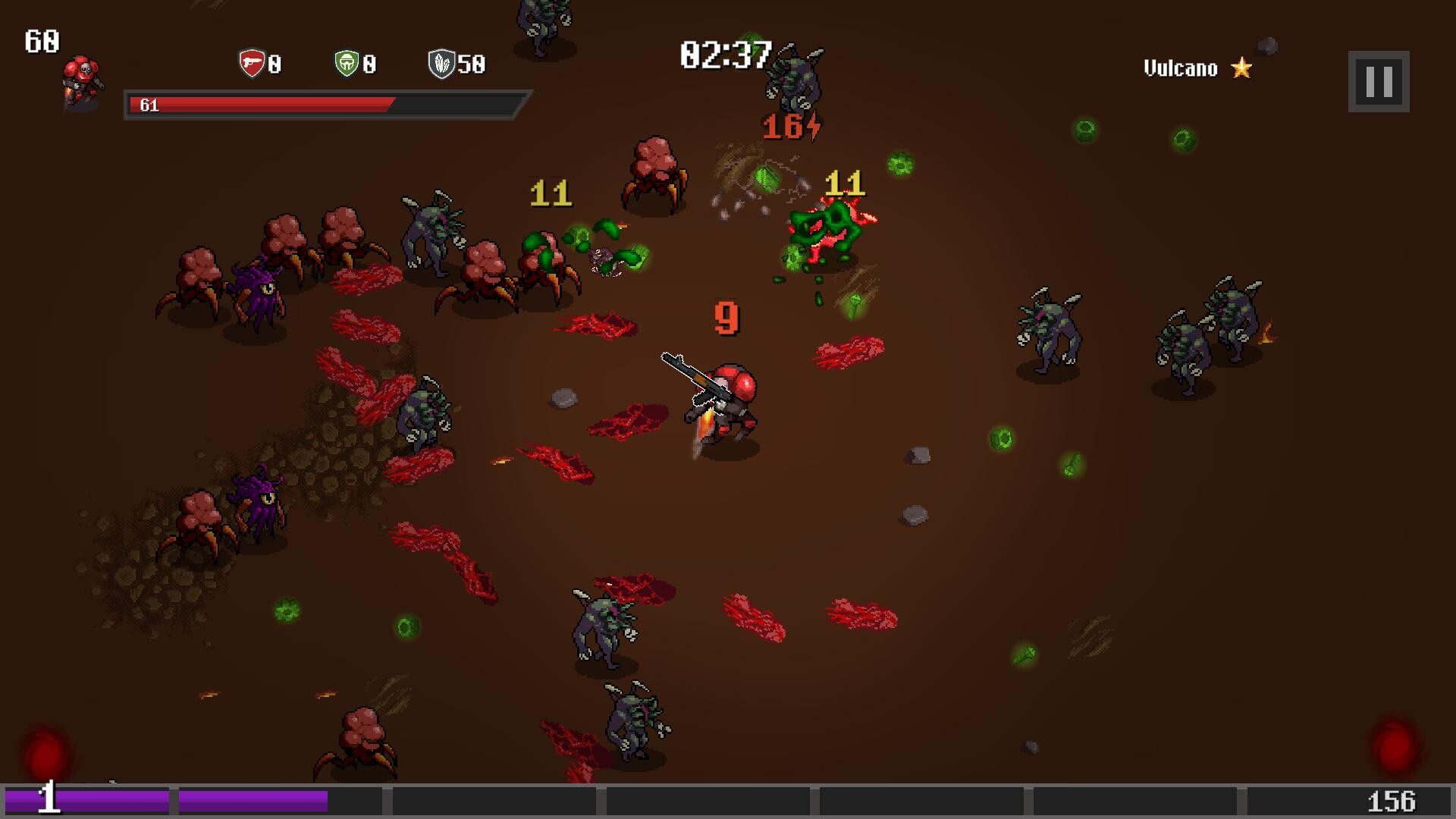Viewport: 1456px width, 819px height.
Task: Collect the glowing green gem below the timer
Action: click(x=766, y=178)
